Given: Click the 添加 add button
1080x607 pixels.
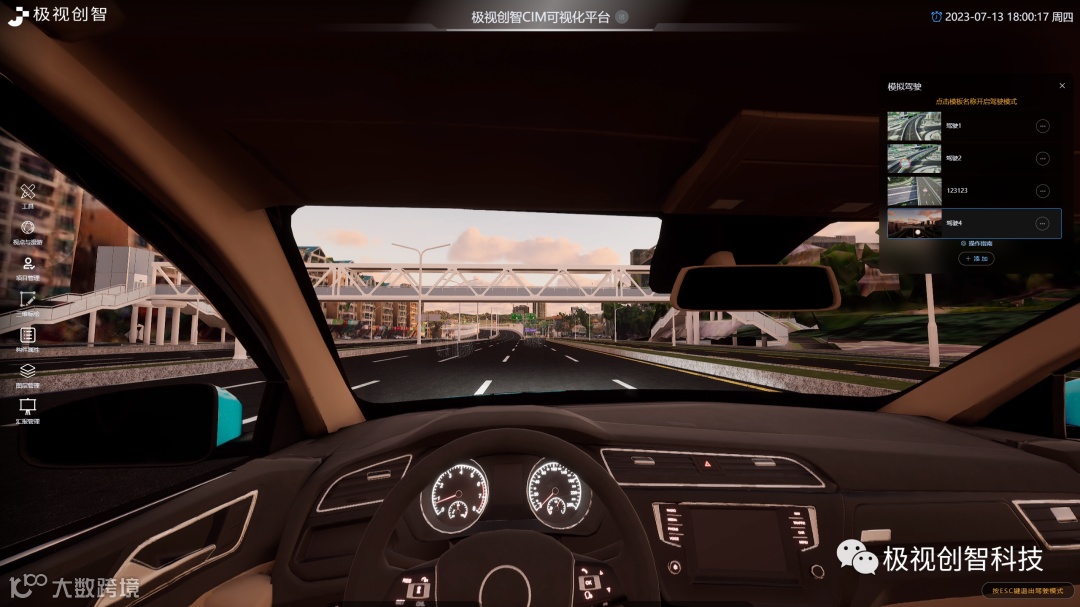Looking at the screenshot, I should click(x=976, y=259).
